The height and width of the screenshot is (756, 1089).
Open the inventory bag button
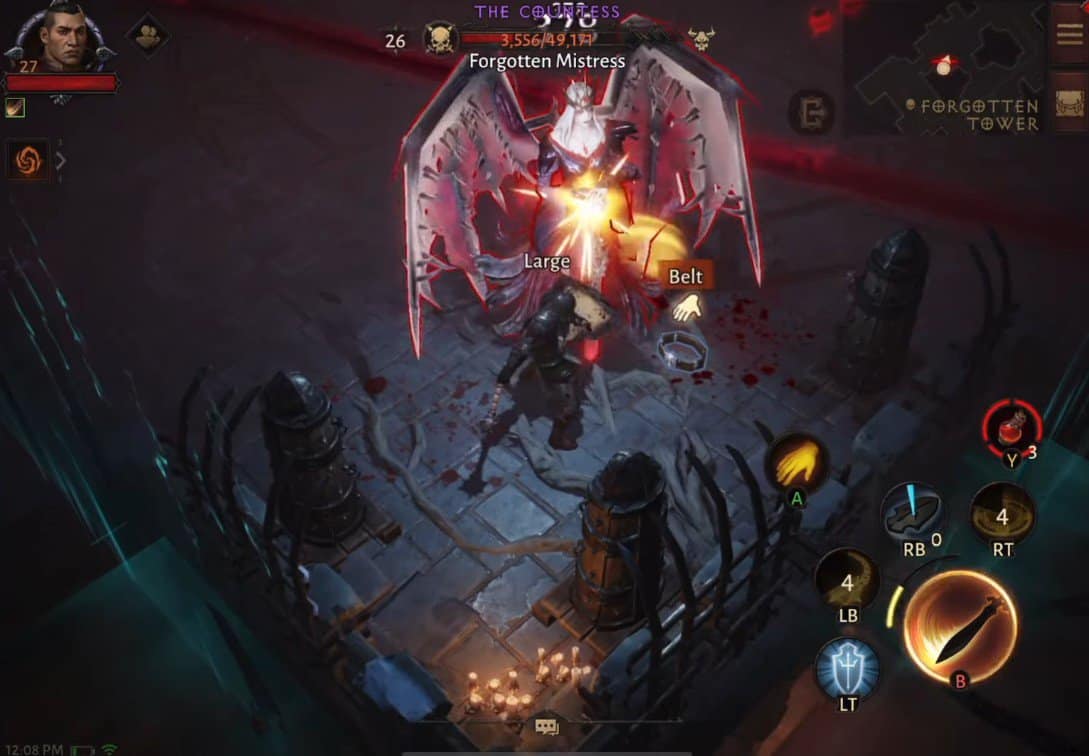click(x=1070, y=102)
